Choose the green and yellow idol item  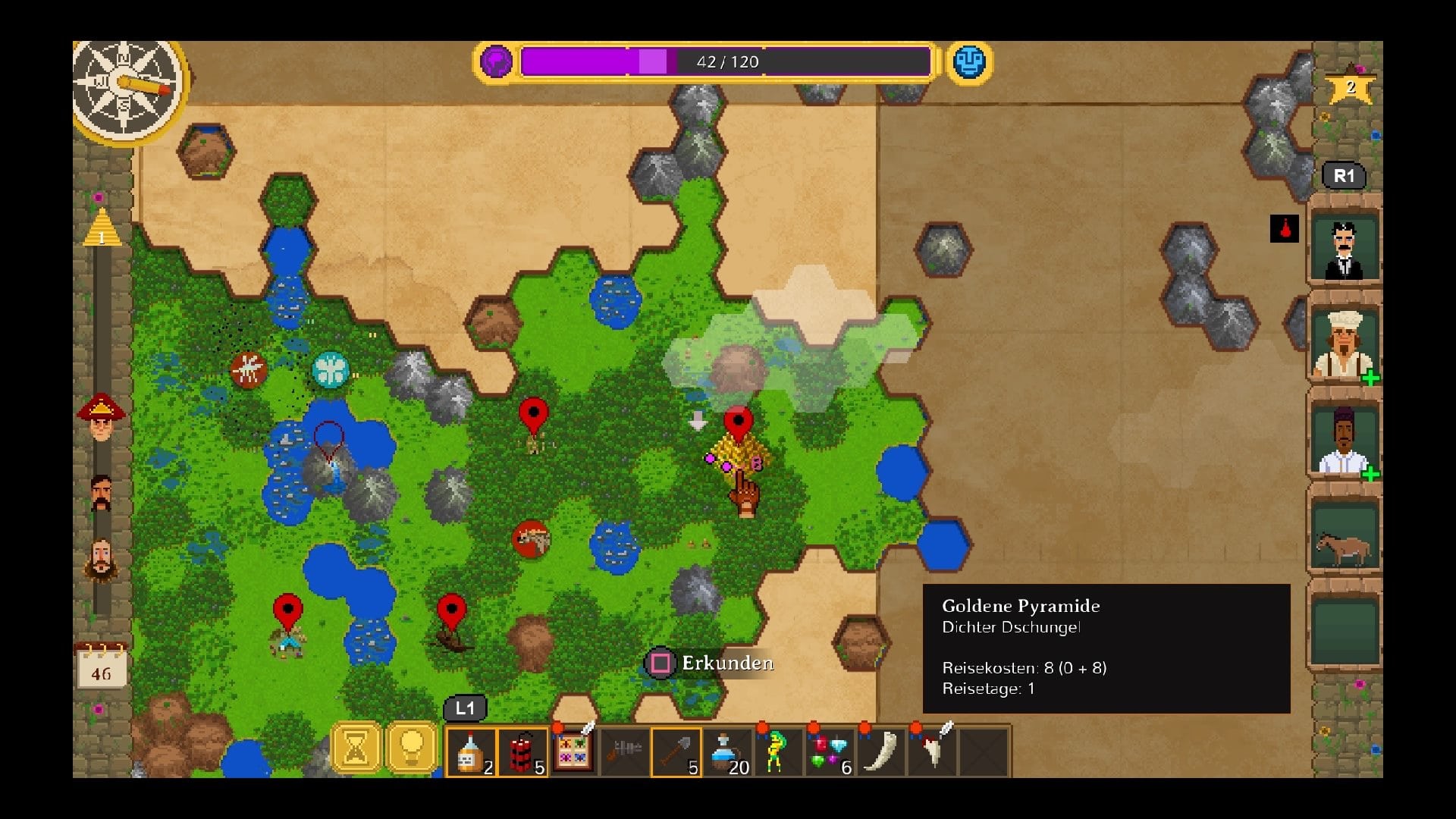[776, 752]
